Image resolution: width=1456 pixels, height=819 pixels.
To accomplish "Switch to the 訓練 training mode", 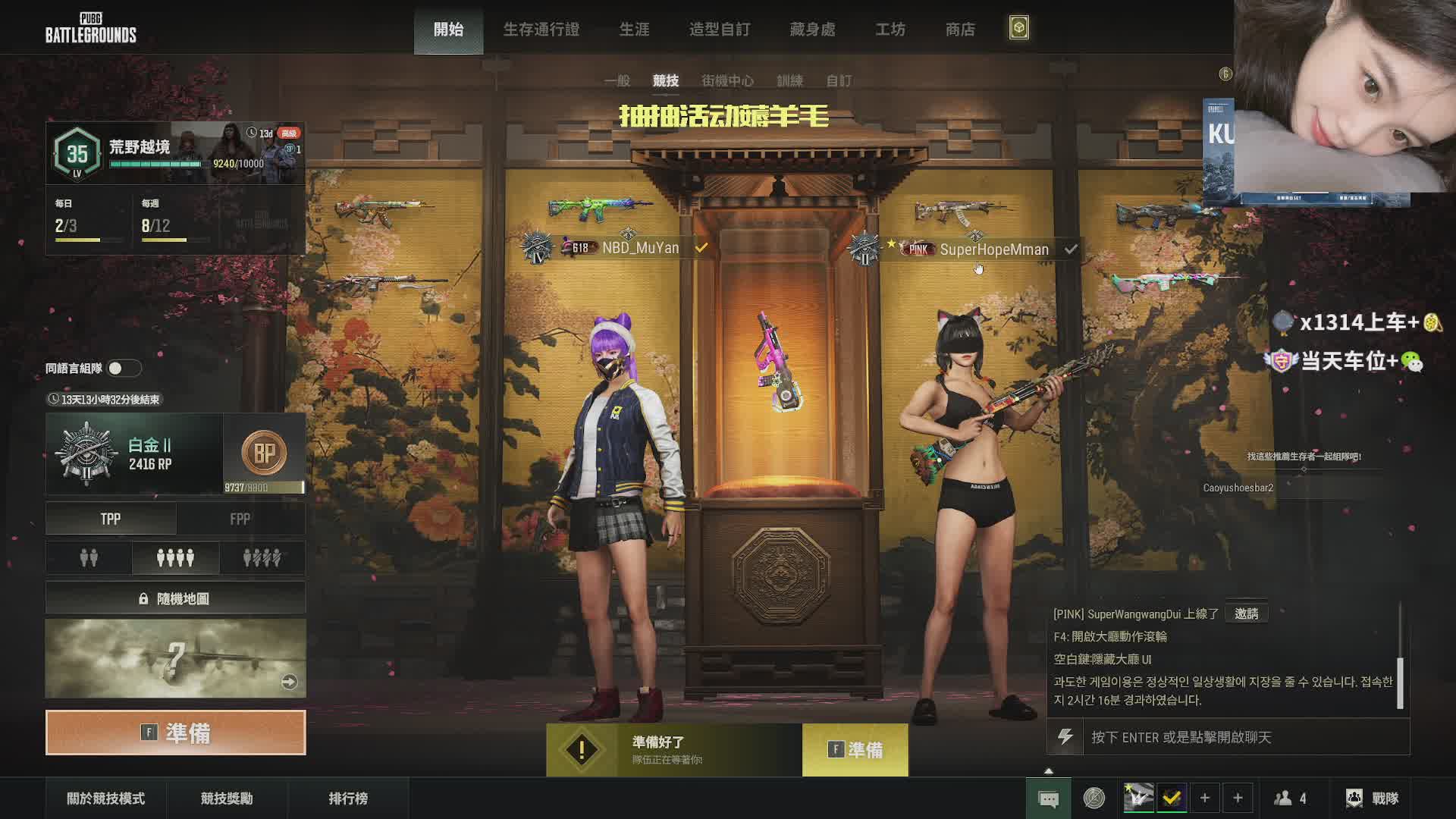I will pyautogui.click(x=789, y=80).
